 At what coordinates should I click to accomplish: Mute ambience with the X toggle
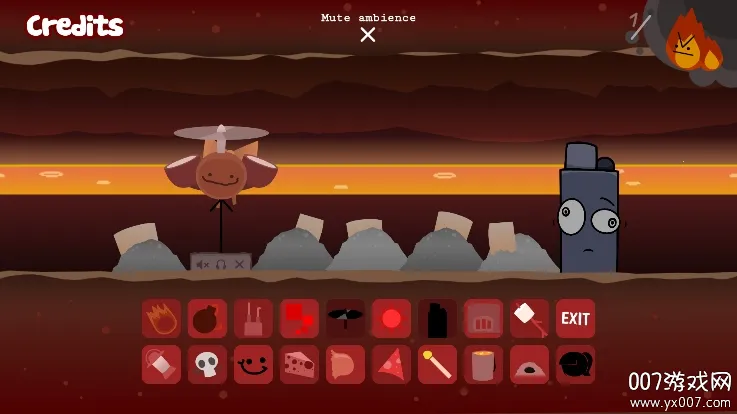tap(368, 35)
